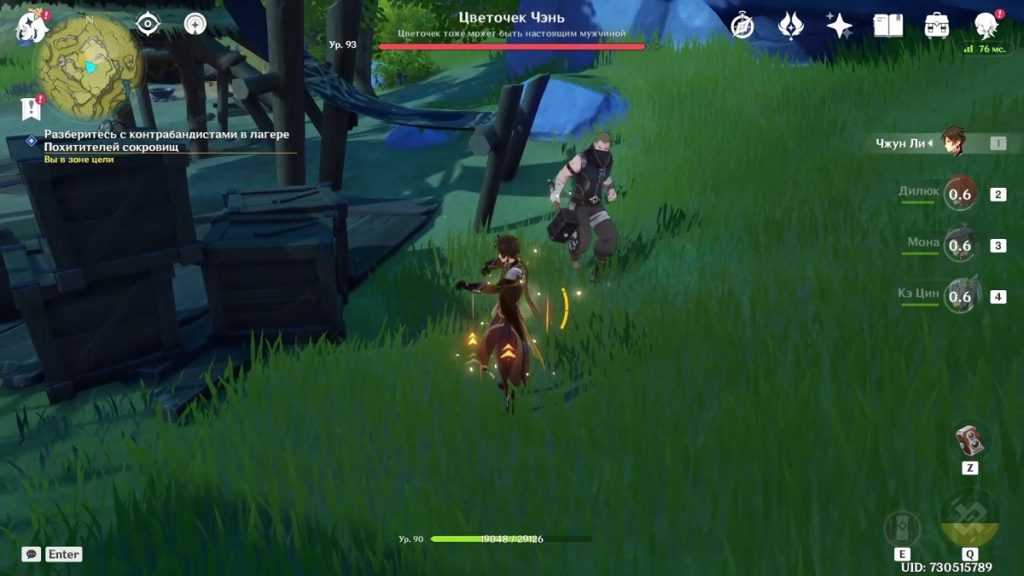This screenshot has width=1024, height=576.
Task: Activate the eye-shaped elemental sight icon
Action: pyautogui.click(x=148, y=23)
